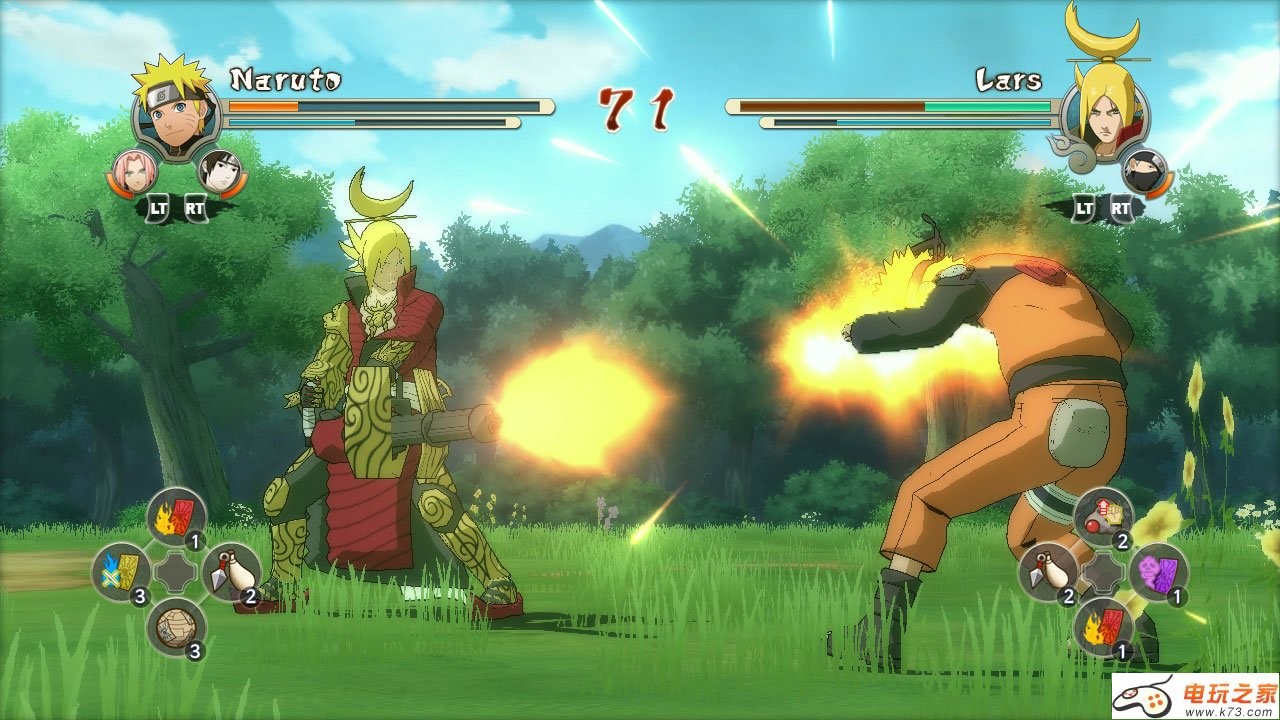Select the paper bomb ball item
Image resolution: width=1280 pixels, height=720 pixels.
pyautogui.click(x=176, y=627)
